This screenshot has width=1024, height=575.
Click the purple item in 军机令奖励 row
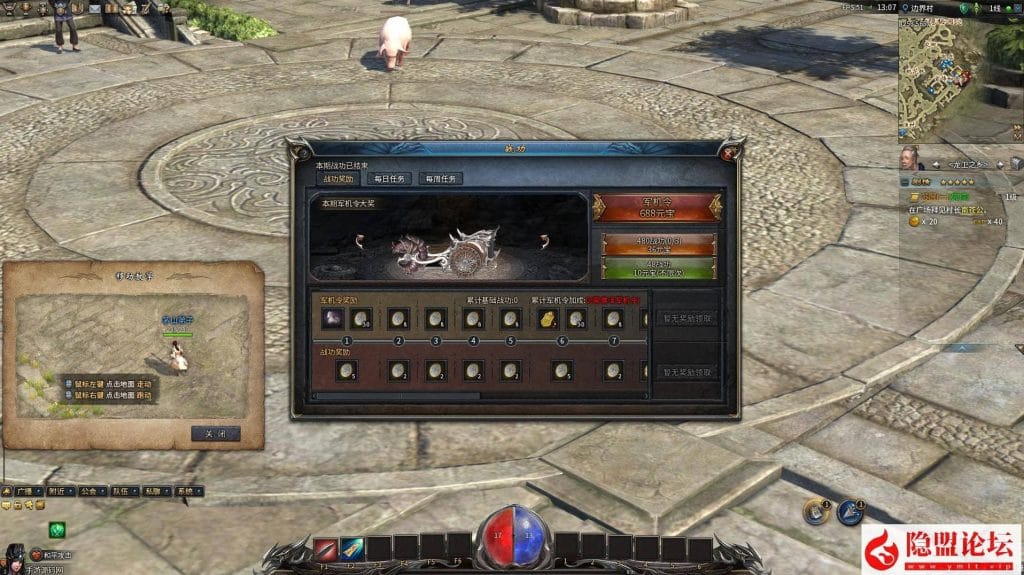click(x=332, y=318)
